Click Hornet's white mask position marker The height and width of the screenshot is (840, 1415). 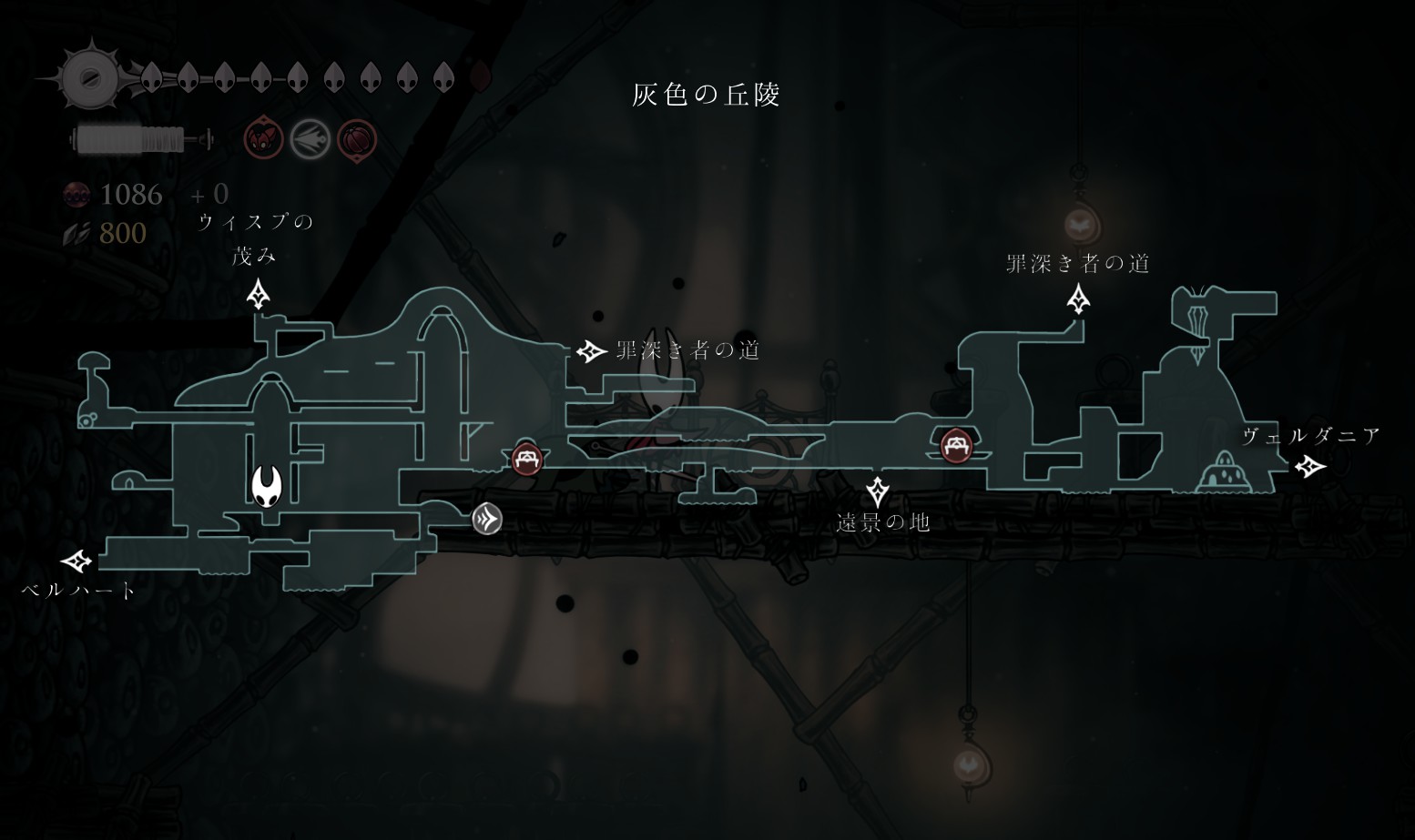pos(267,485)
